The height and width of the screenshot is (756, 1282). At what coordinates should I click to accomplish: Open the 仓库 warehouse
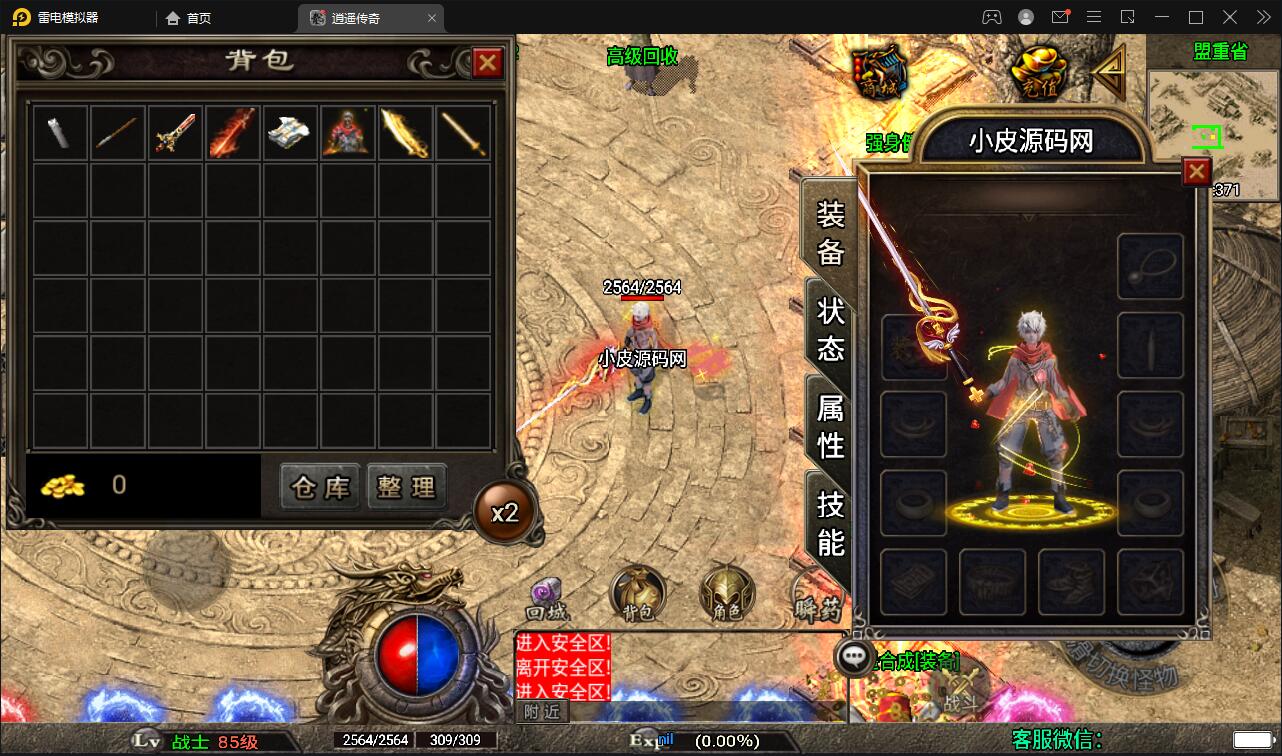[x=320, y=487]
